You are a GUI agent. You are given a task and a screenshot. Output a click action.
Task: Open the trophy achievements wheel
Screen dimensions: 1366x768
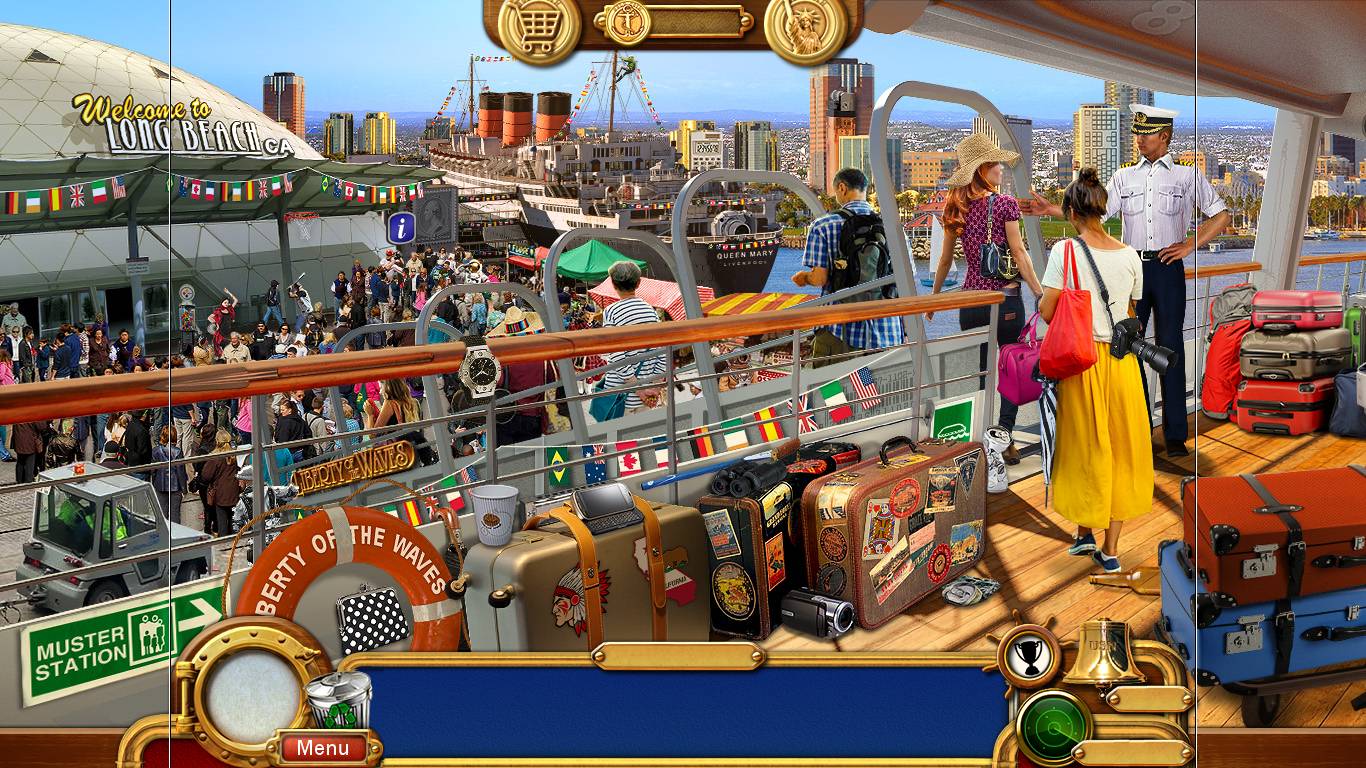point(1030,655)
